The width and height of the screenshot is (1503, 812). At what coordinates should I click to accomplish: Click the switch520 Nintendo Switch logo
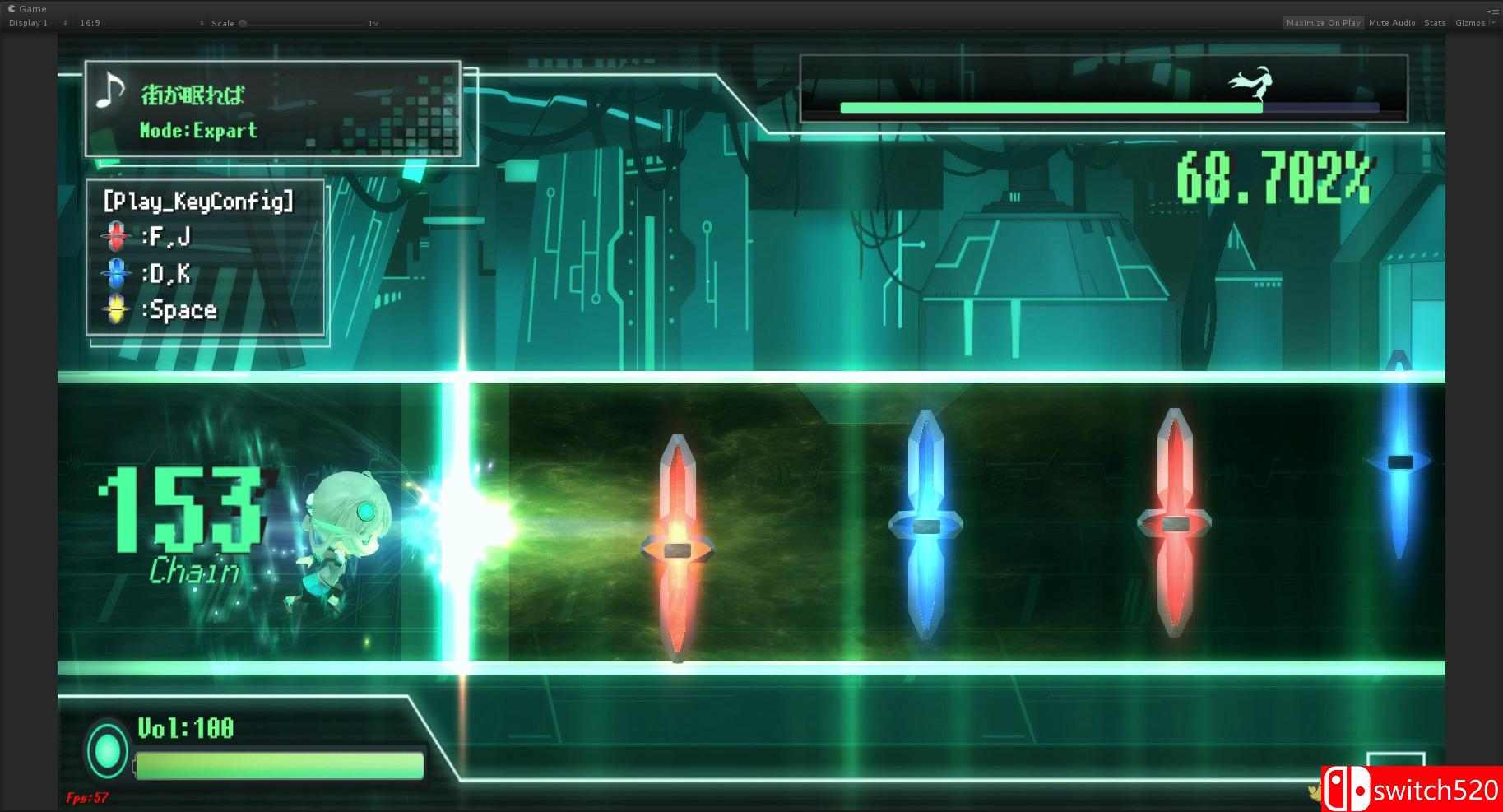point(1346,786)
